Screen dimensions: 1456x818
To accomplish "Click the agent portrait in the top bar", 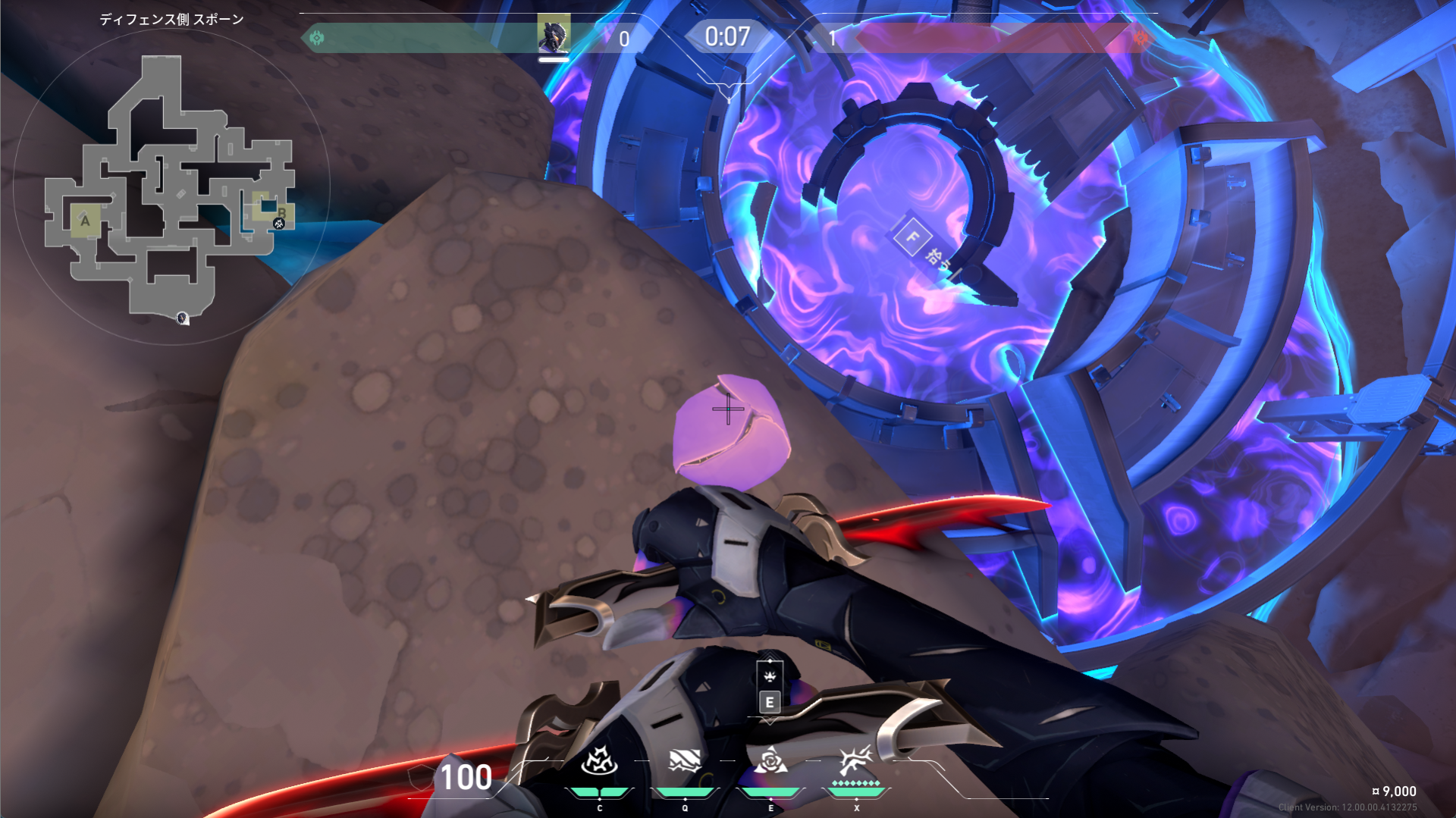I will click(x=554, y=33).
